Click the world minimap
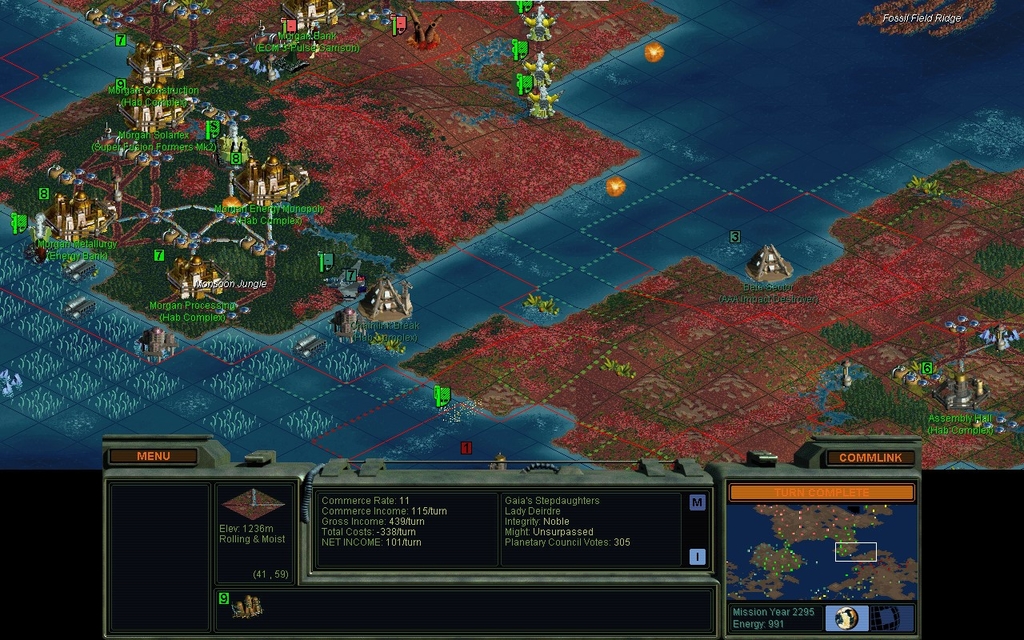Viewport: 1024px width, 640px height. tap(821, 551)
